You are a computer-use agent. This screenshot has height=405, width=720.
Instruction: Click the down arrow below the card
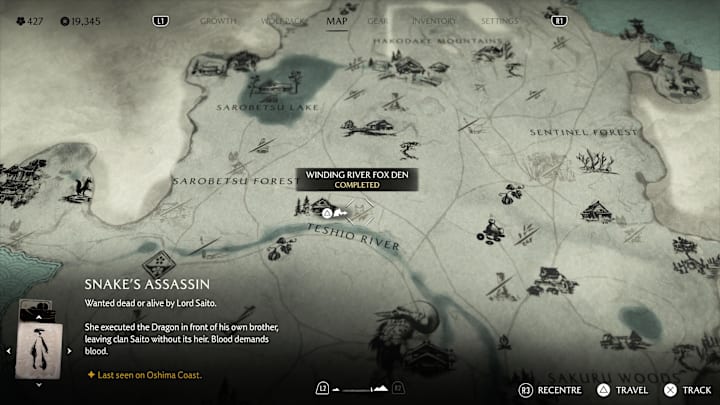[38, 384]
